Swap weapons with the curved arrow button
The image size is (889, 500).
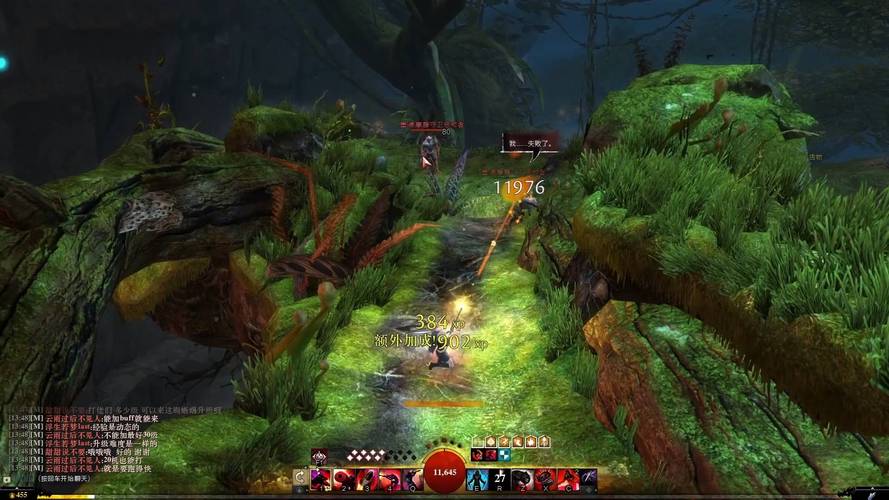pos(299,479)
